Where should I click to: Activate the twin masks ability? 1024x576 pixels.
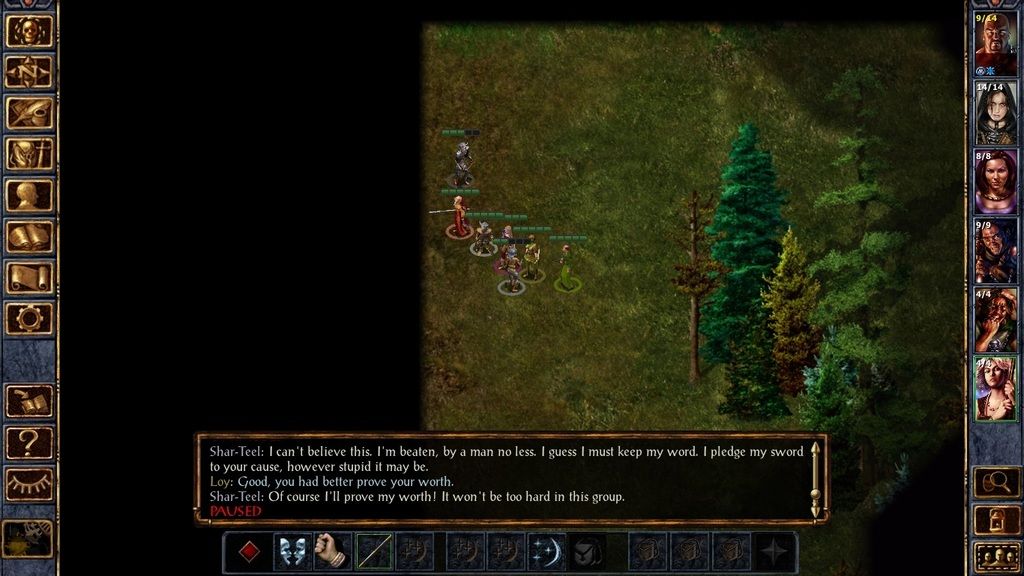point(292,552)
